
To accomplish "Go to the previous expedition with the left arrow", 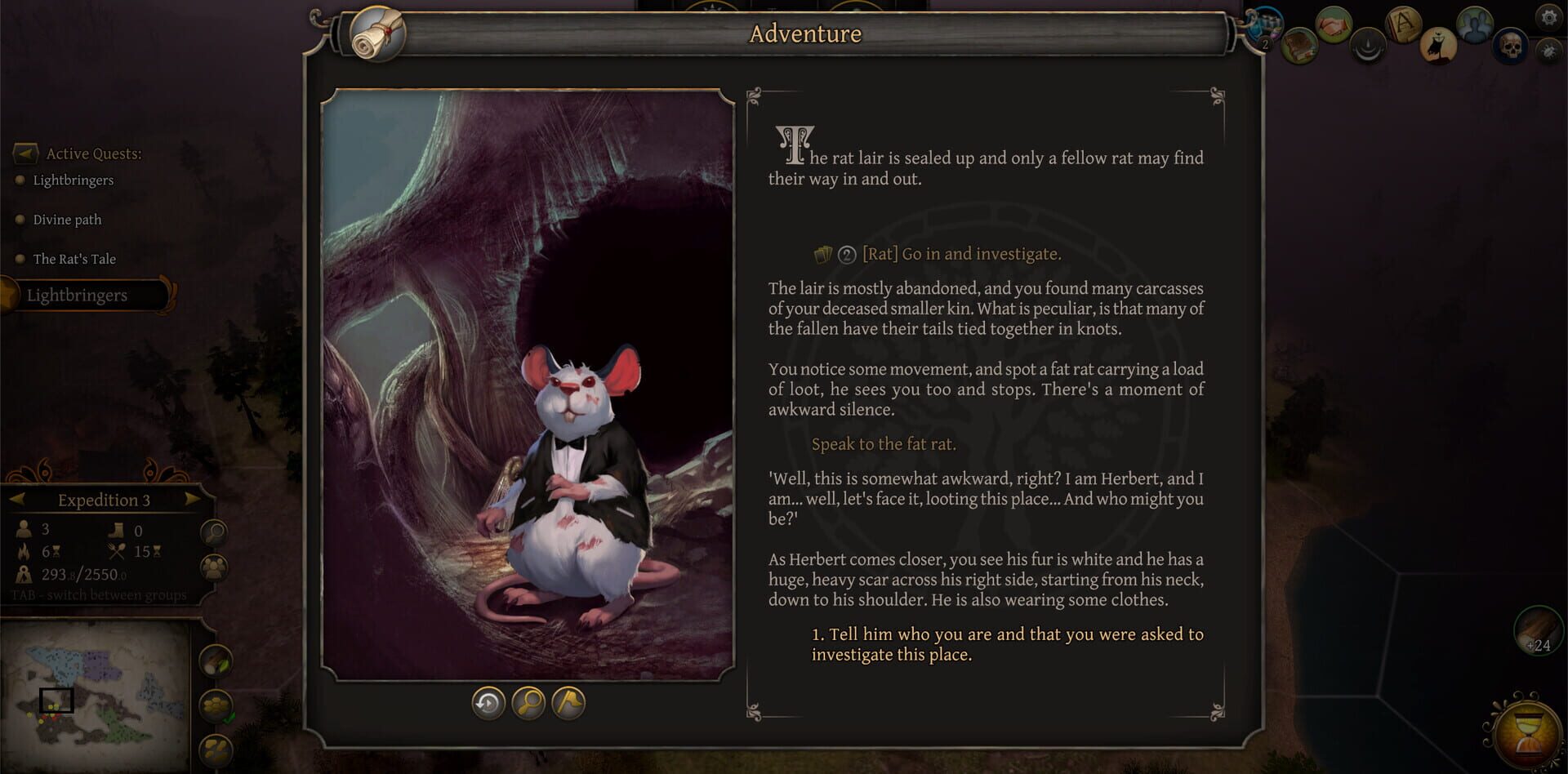I will point(19,500).
